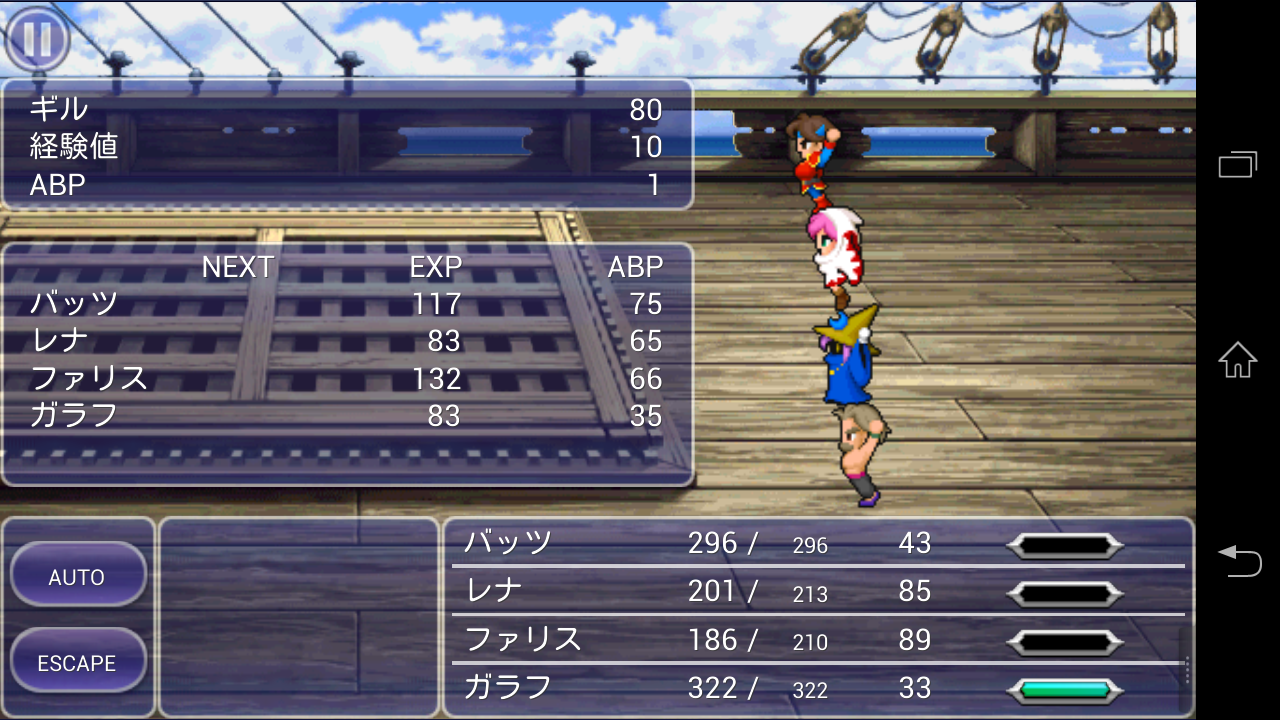Open Android recent apps
This screenshot has height=720, width=1280.
[x=1238, y=164]
